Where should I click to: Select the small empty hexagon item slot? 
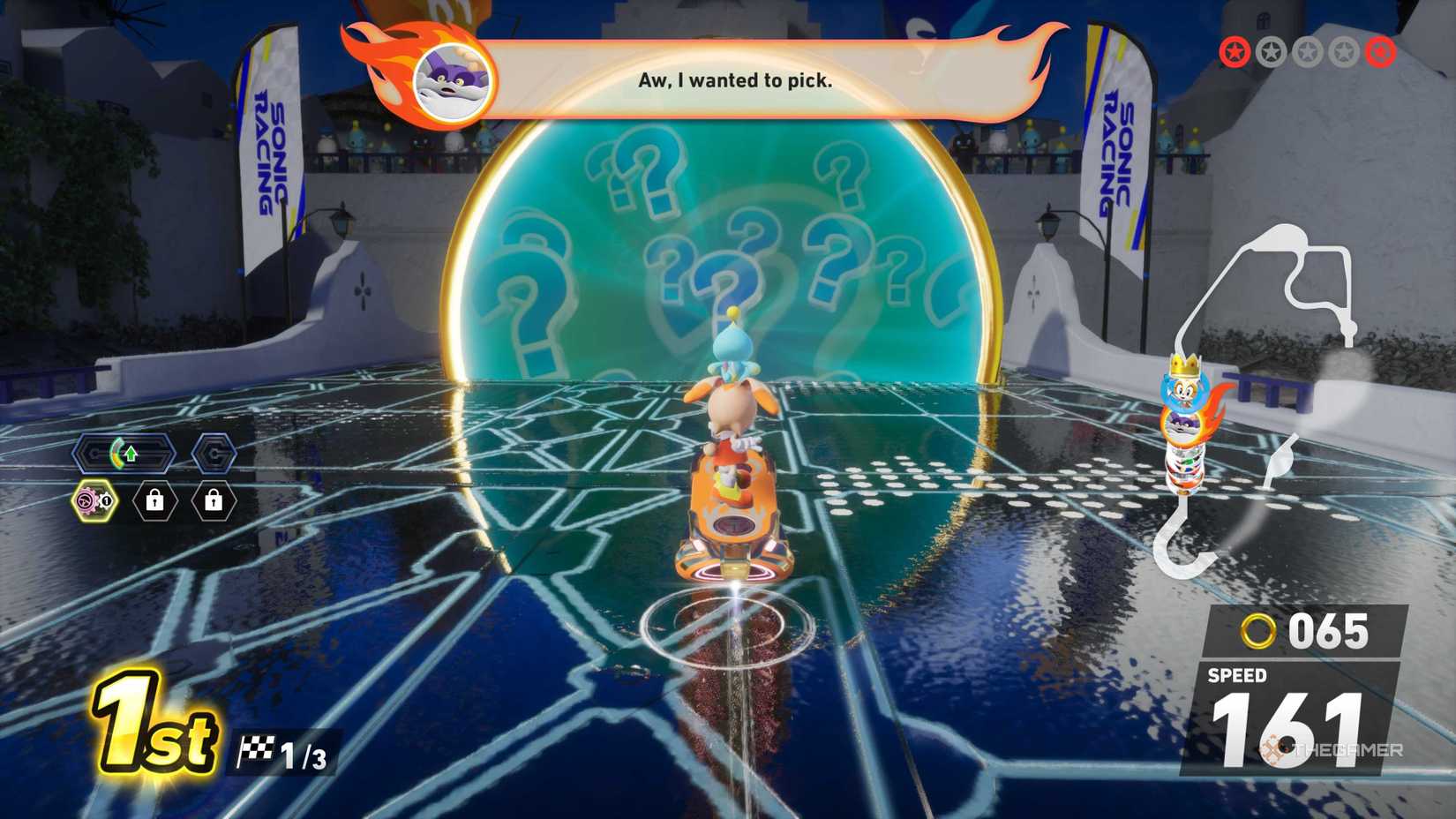click(x=214, y=455)
